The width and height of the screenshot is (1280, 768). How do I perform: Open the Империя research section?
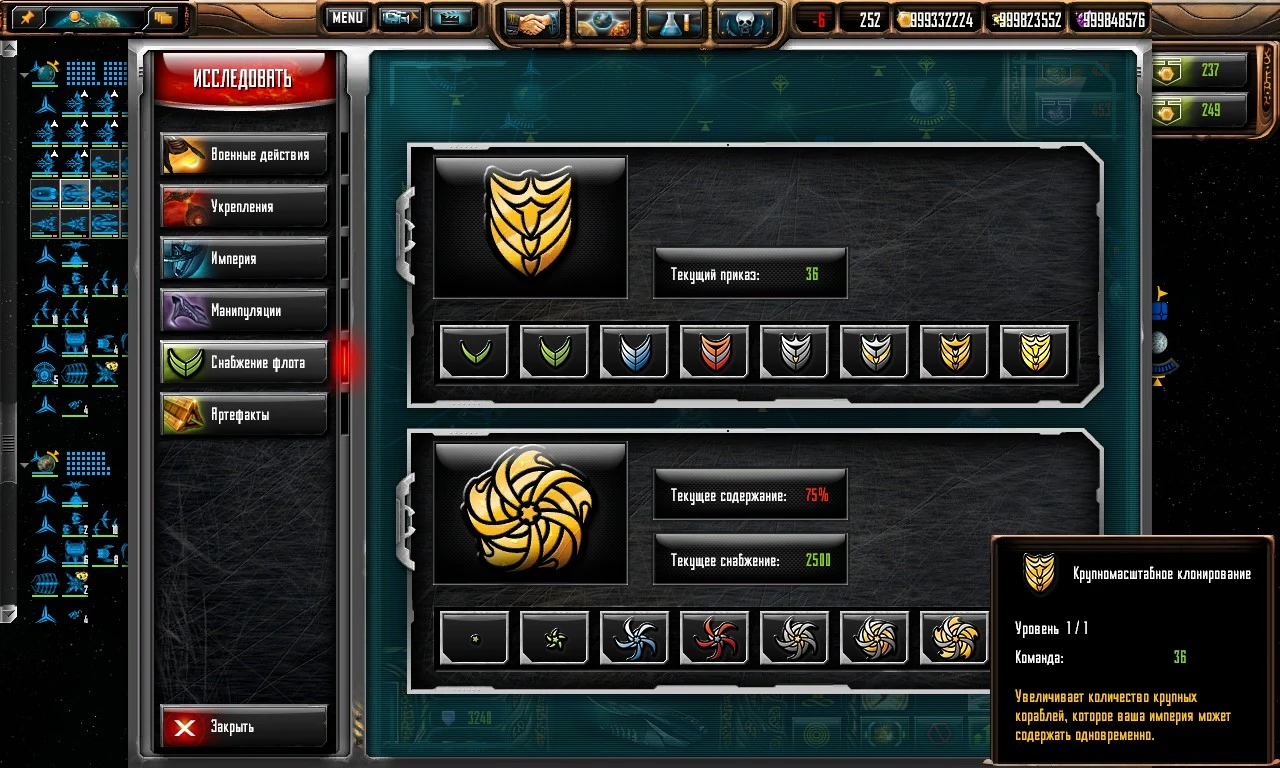pos(243,258)
